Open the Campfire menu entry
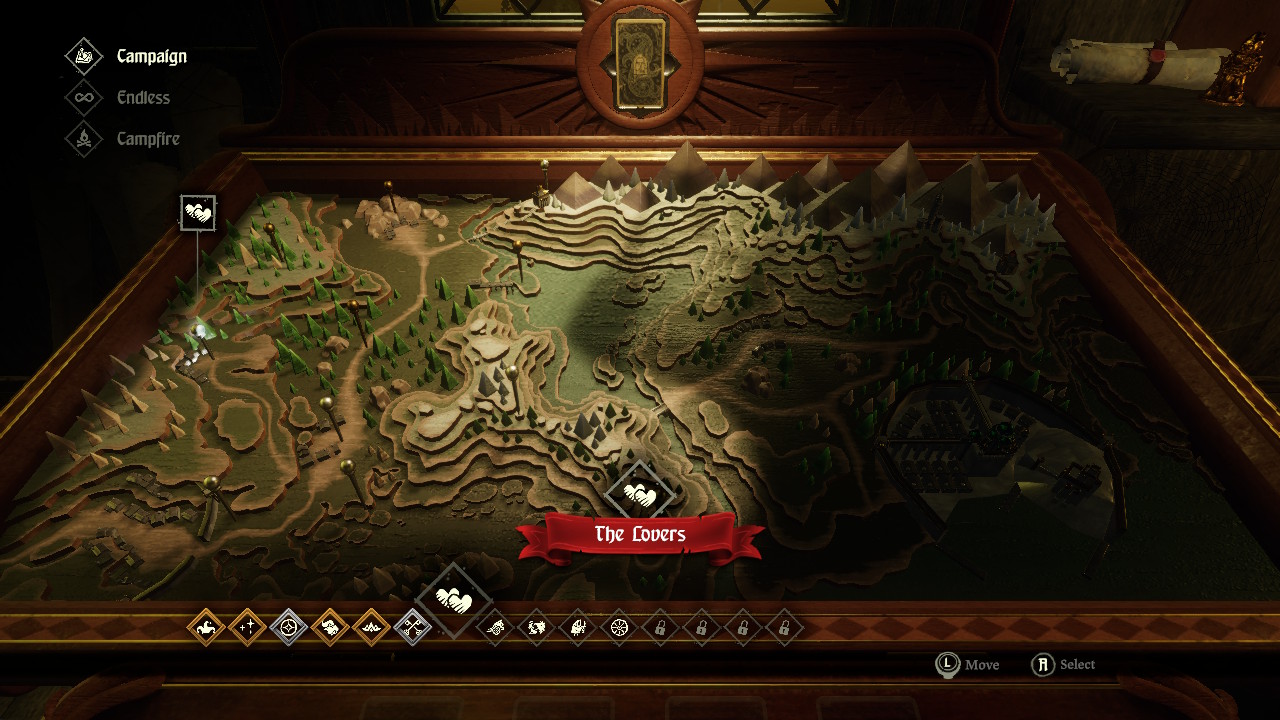Image resolution: width=1280 pixels, height=720 pixels. coord(147,139)
